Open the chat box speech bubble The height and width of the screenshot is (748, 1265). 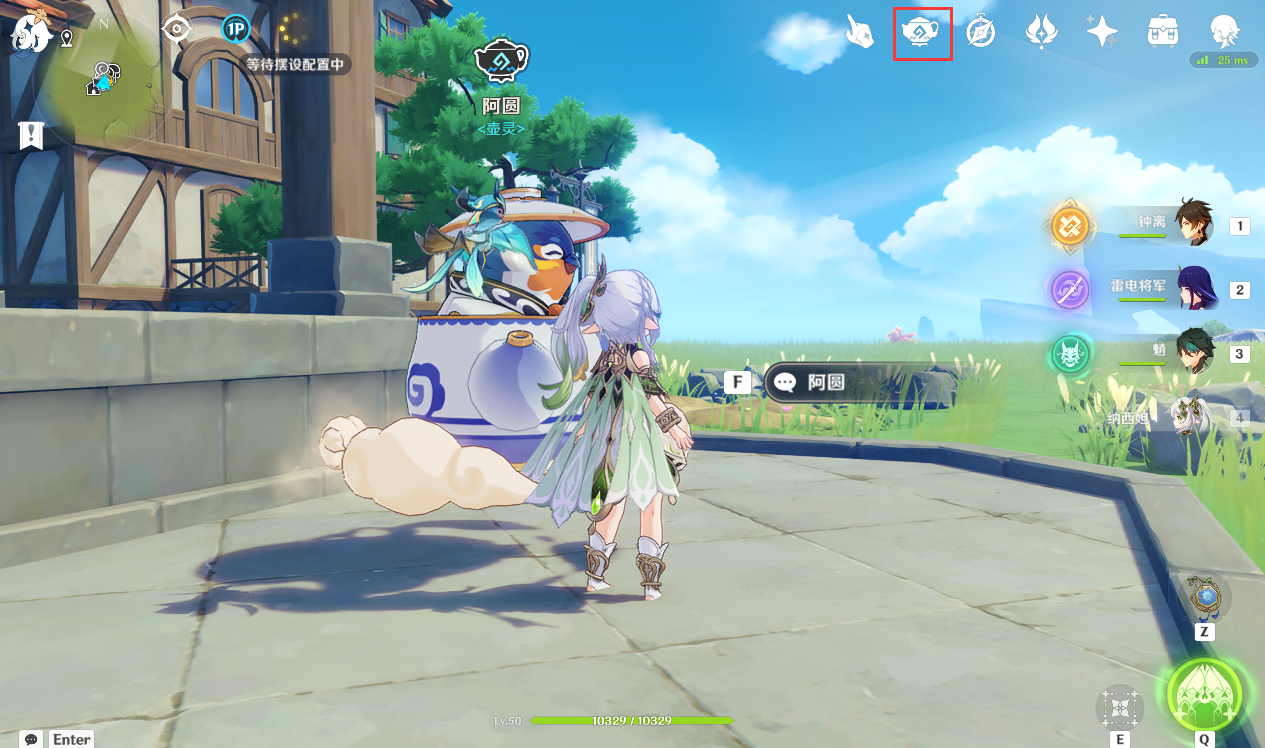tap(31, 739)
